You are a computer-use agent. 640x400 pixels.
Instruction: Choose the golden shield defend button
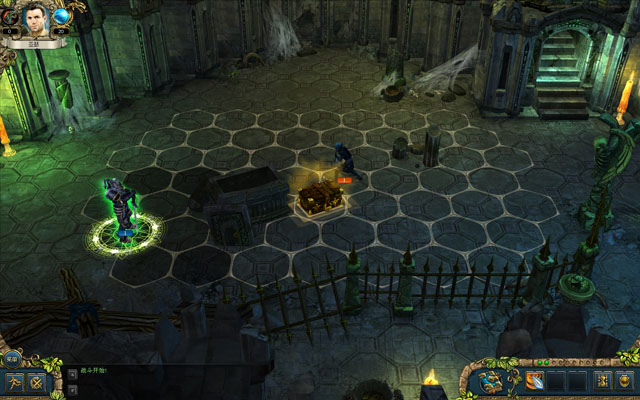tap(626, 380)
